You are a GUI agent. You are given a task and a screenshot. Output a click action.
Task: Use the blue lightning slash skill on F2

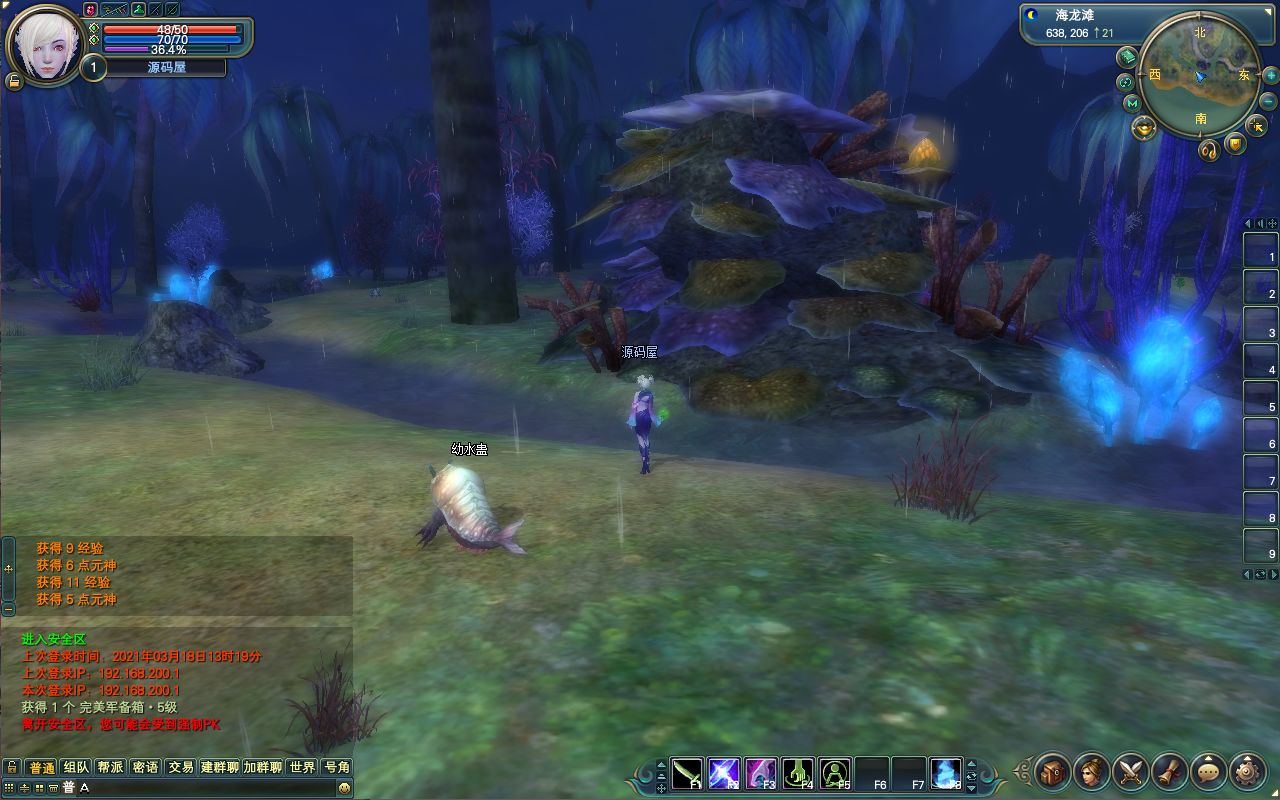pyautogui.click(x=724, y=772)
